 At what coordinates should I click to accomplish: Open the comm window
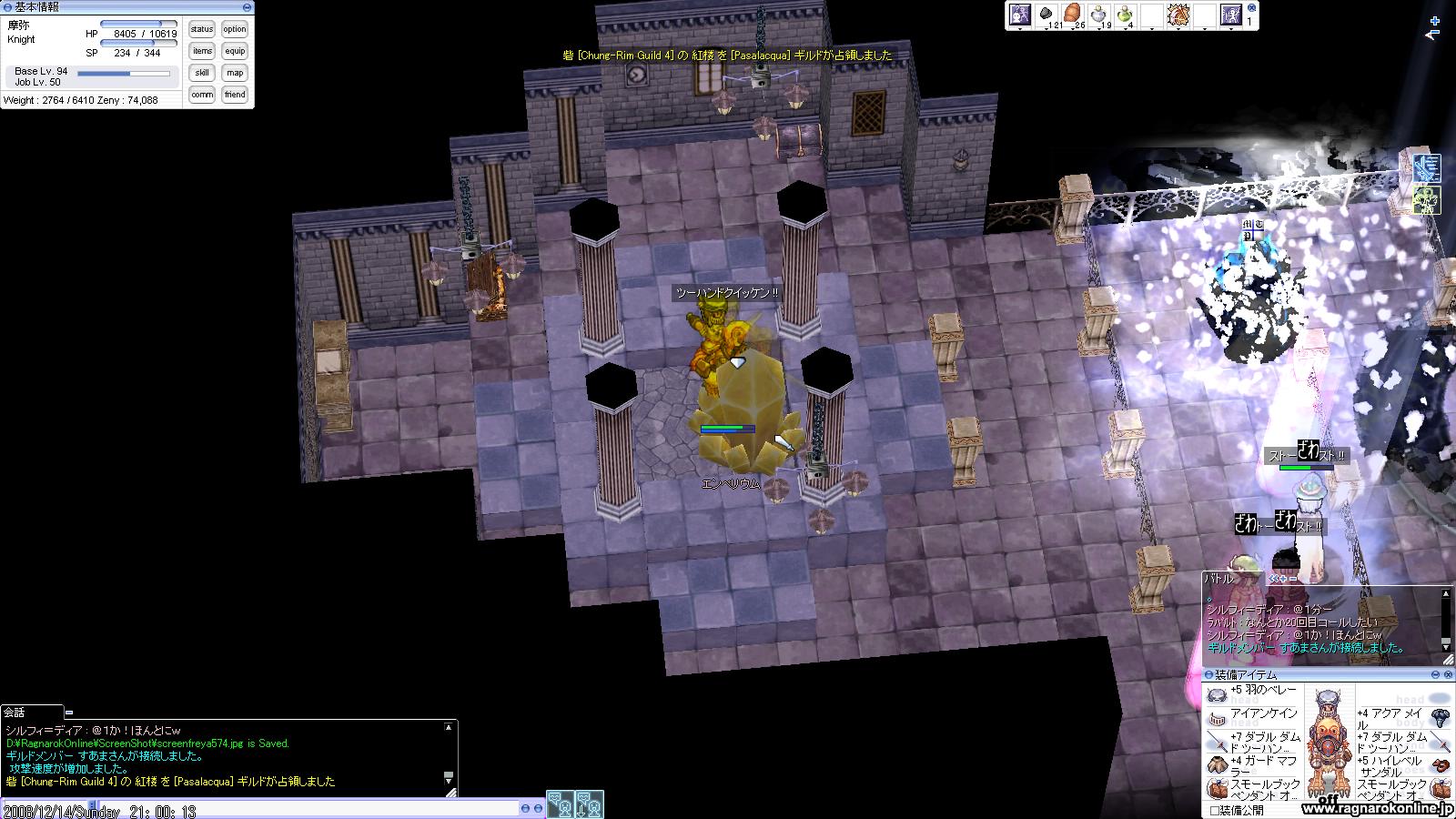tap(202, 95)
